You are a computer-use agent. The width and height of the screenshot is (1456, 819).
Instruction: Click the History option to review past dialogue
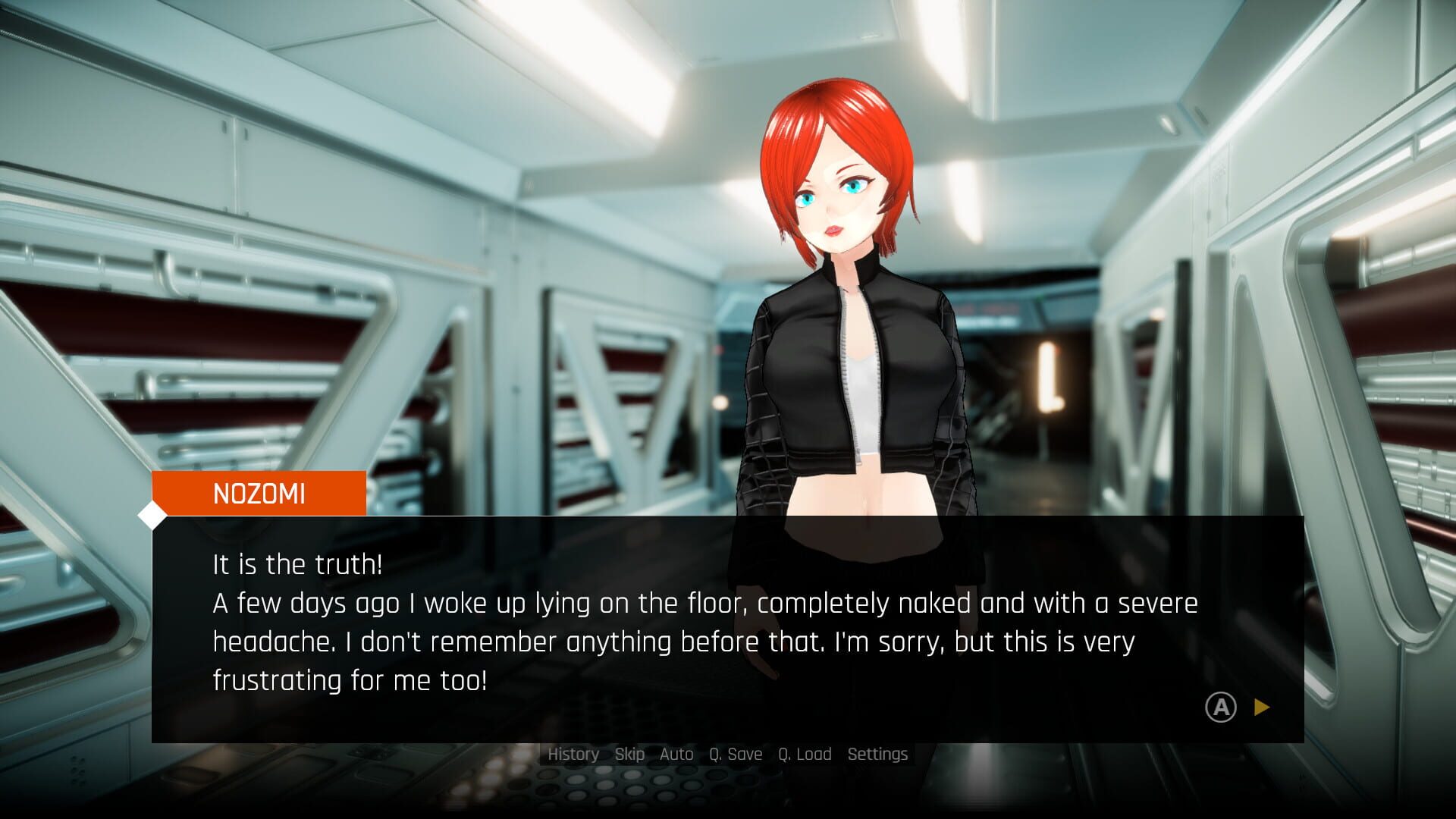[x=573, y=754]
